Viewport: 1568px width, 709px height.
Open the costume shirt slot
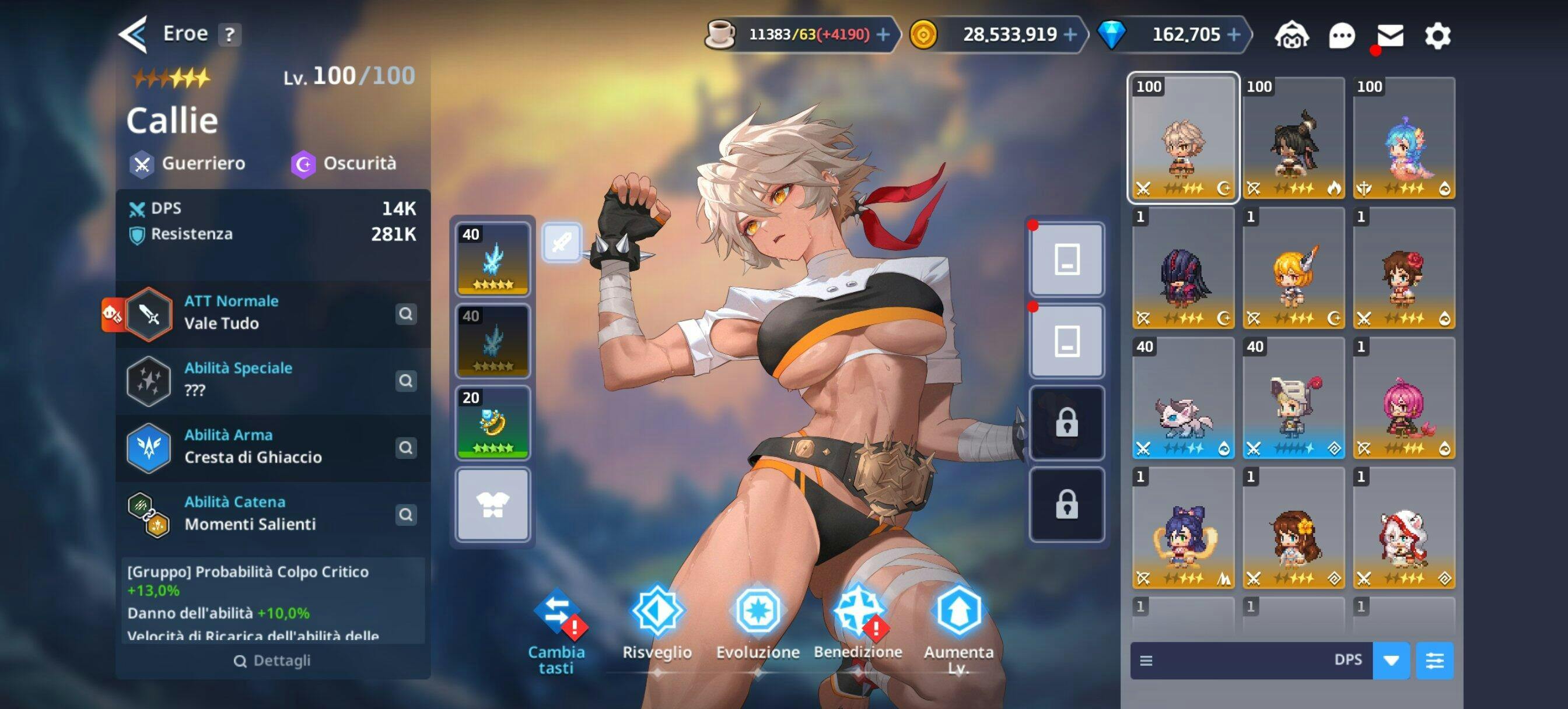tap(492, 504)
